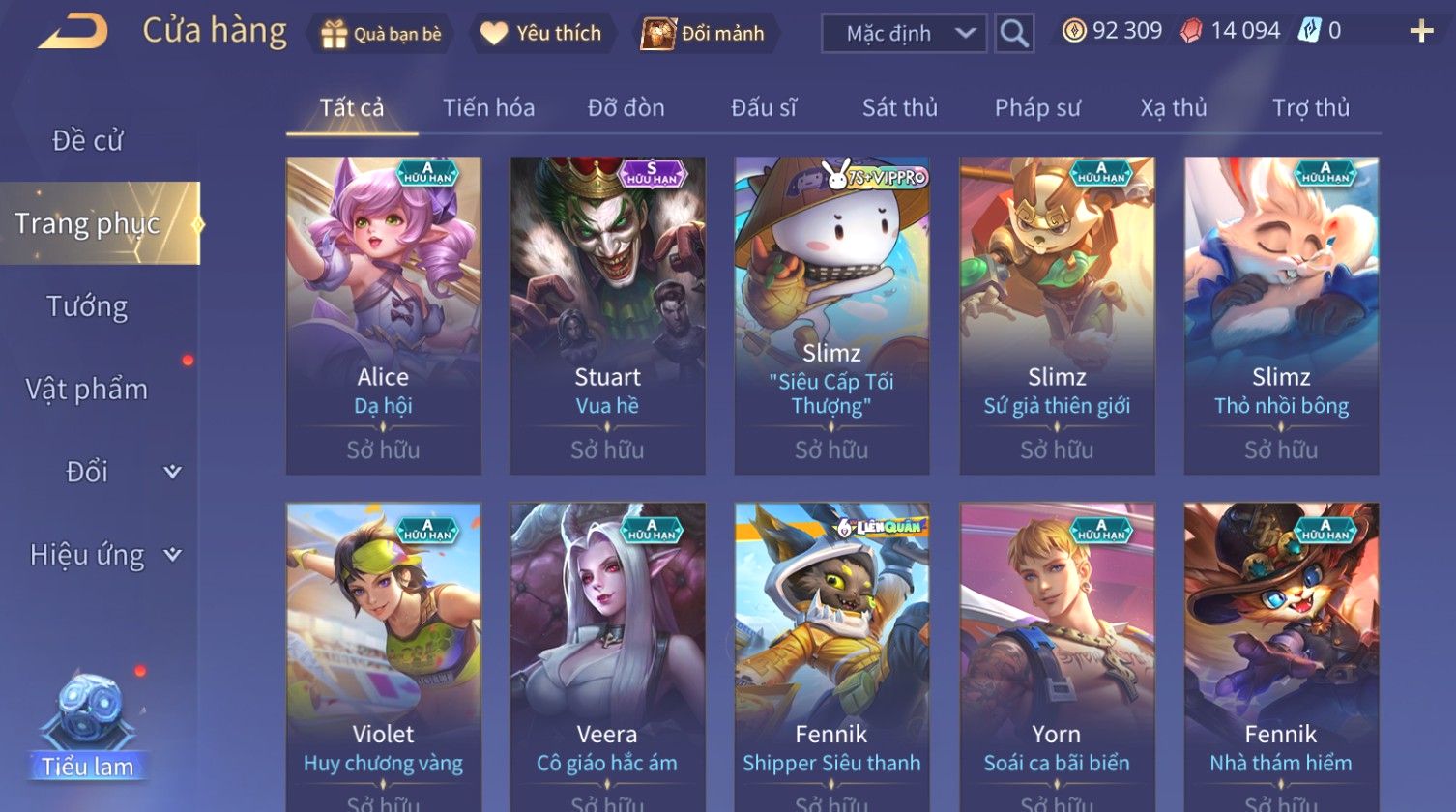1456x812 pixels.
Task: Switch to the Đỡ đòn tab
Action: [626, 108]
